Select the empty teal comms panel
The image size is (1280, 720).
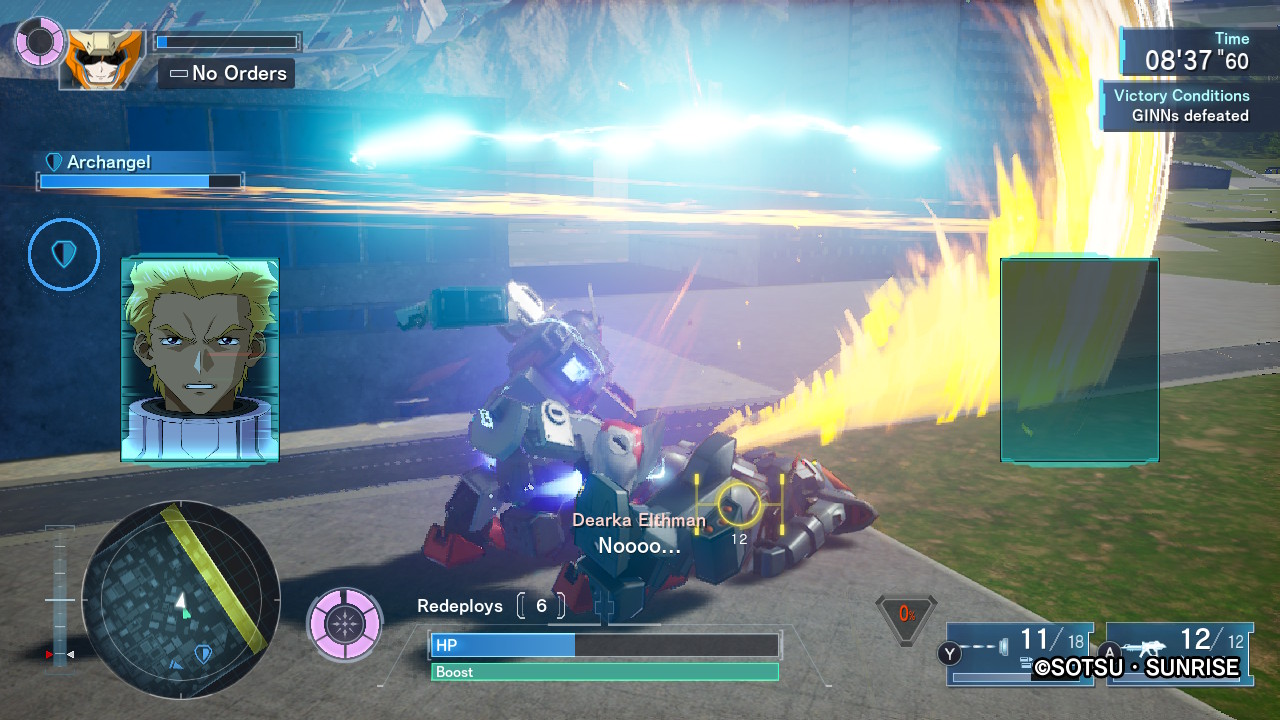(x=1080, y=360)
